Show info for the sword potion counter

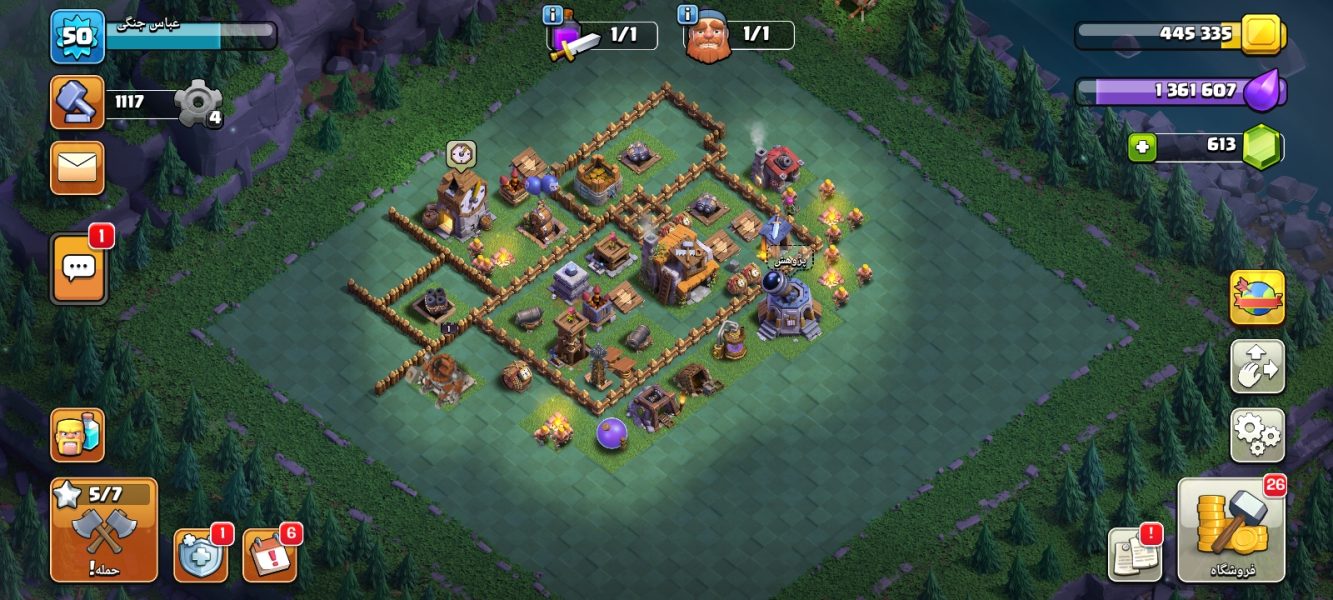coord(552,14)
